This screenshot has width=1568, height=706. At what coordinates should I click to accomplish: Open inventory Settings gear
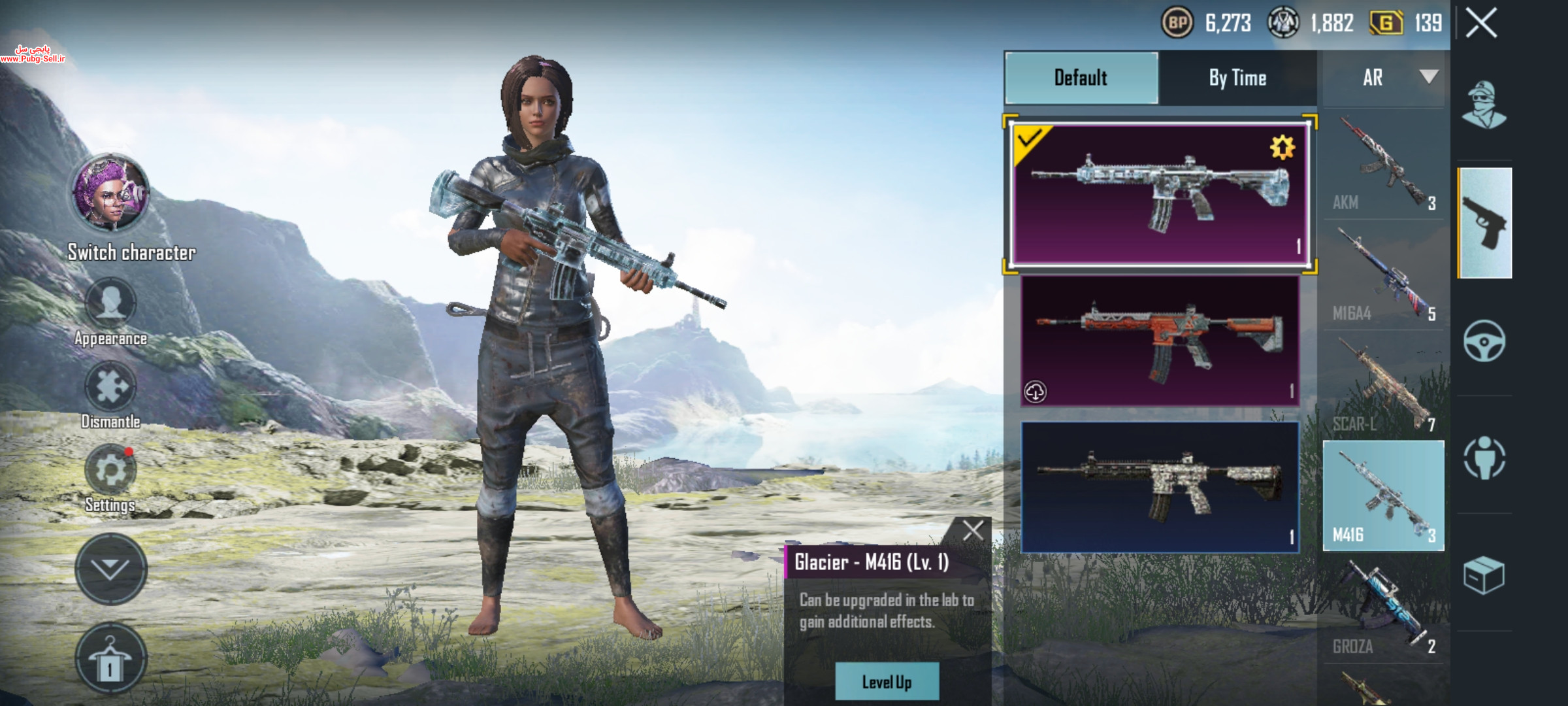tap(110, 471)
